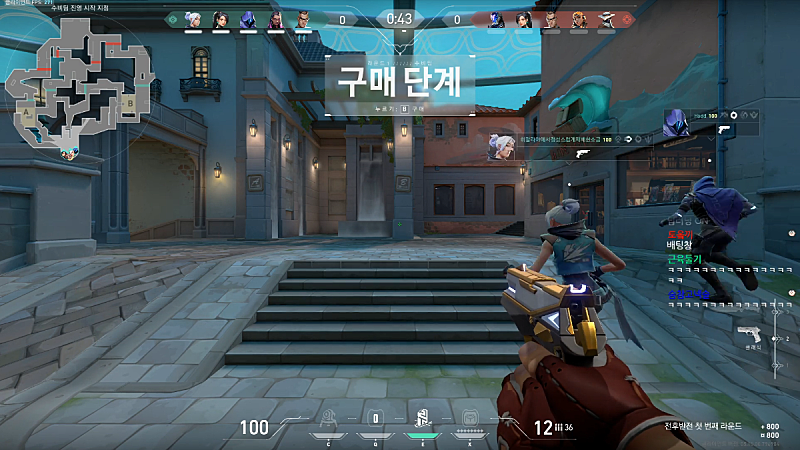The image size is (800, 450).
Task: Click Jett's portrait in the ally team bar
Action: (193, 19)
